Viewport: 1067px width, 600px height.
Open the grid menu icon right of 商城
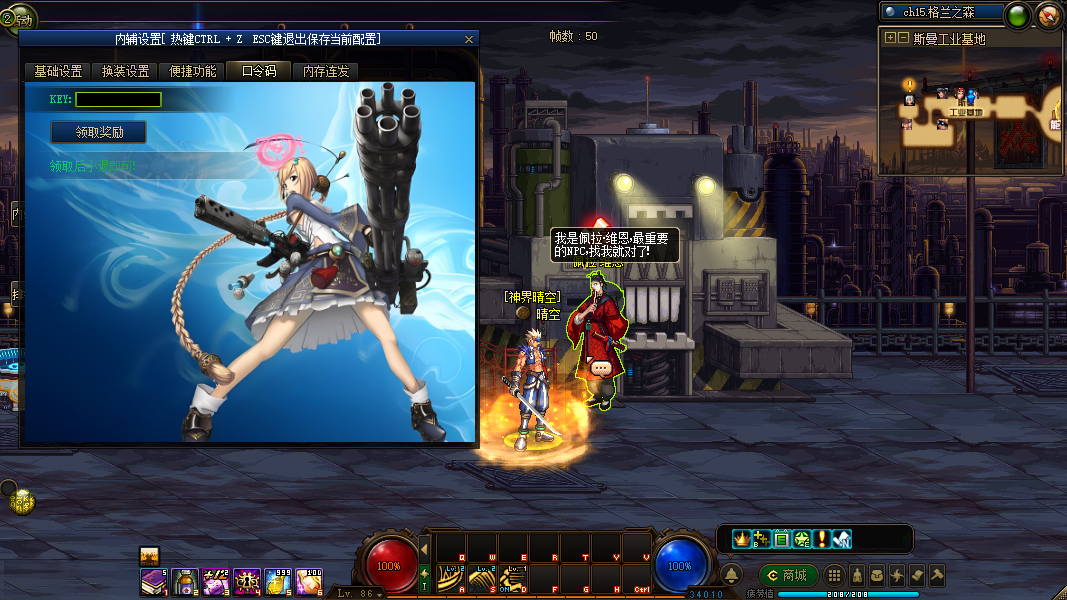833,575
